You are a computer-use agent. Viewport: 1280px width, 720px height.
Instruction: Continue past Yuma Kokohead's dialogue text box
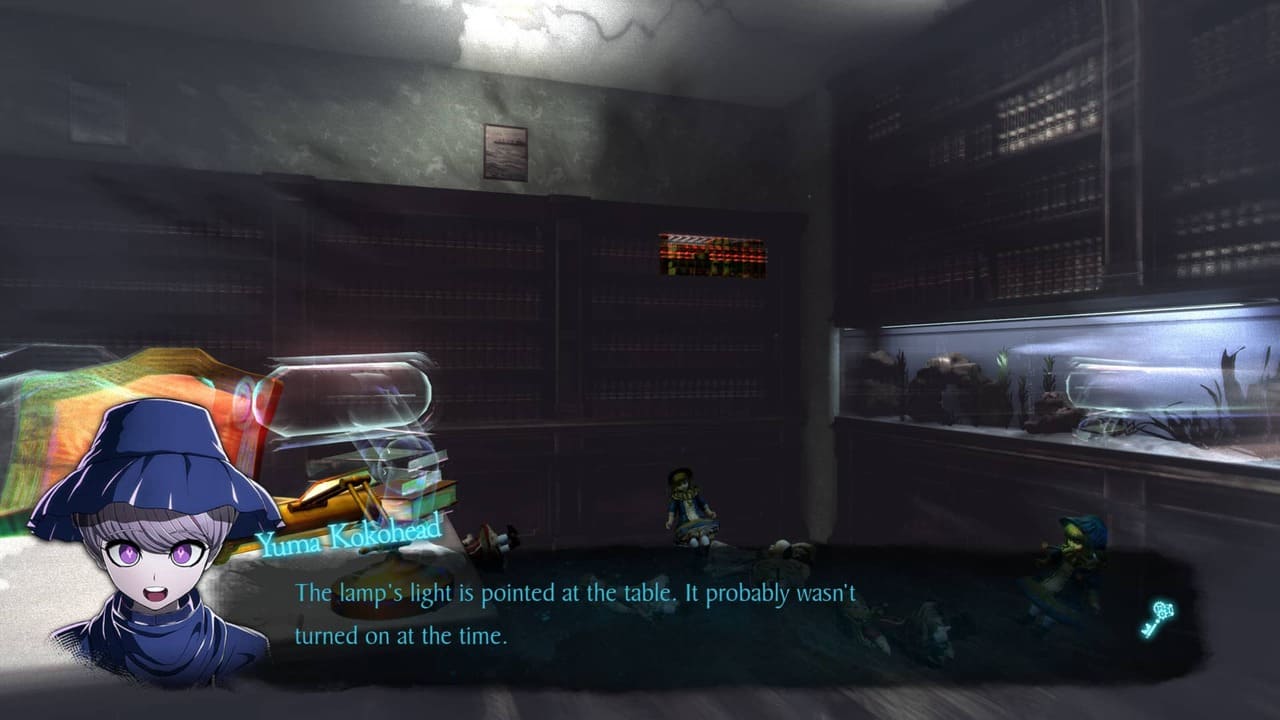[x=640, y=614]
